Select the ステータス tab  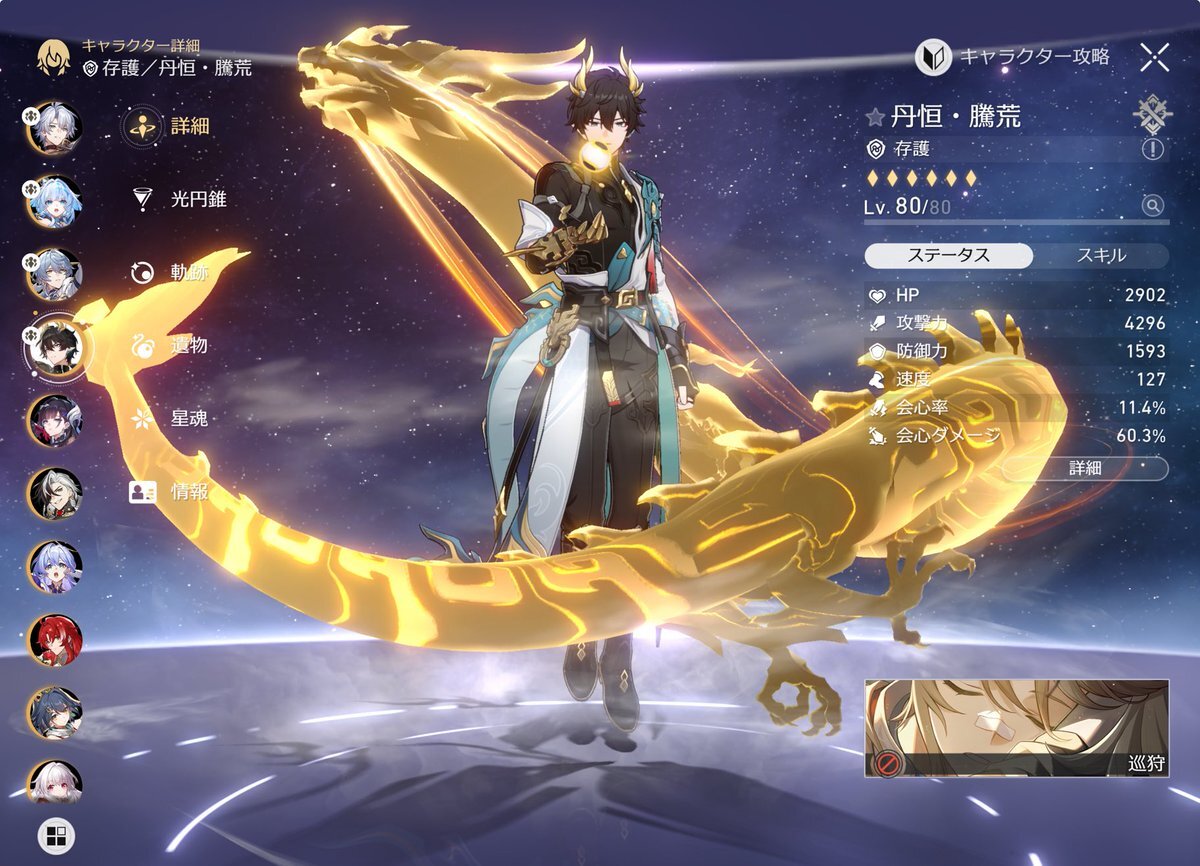coord(948,255)
